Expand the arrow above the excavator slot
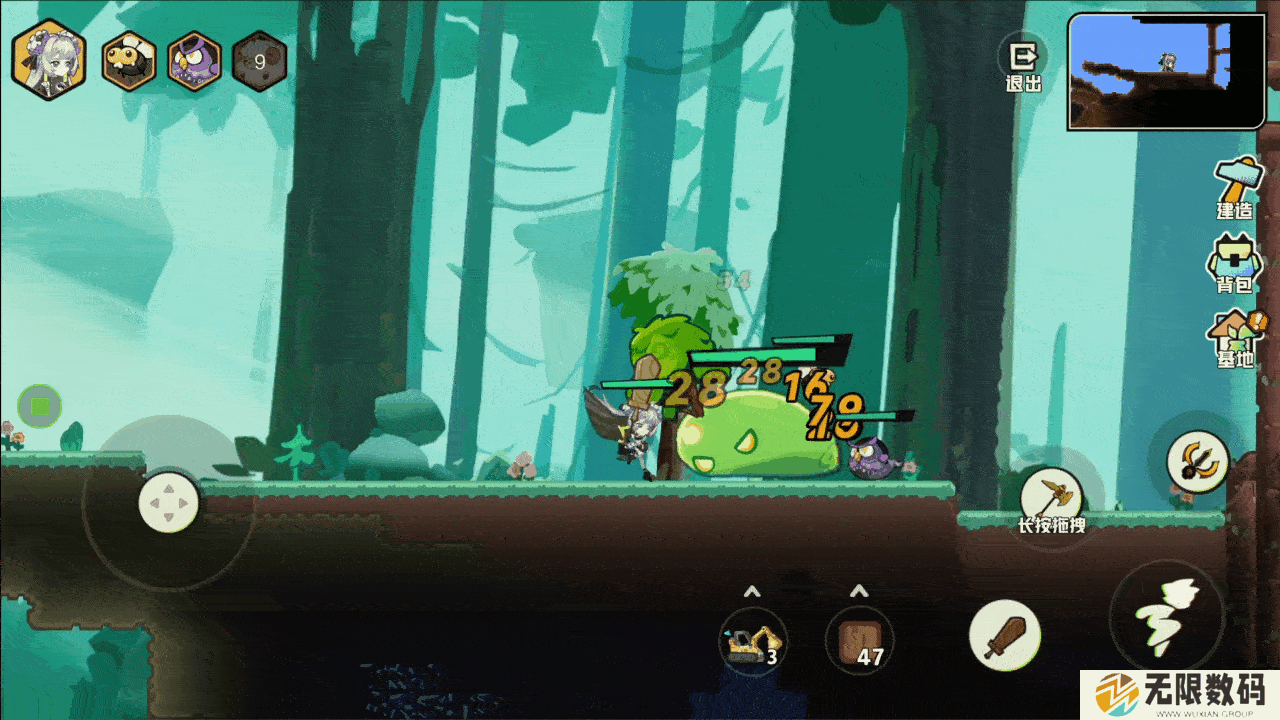 click(x=752, y=592)
